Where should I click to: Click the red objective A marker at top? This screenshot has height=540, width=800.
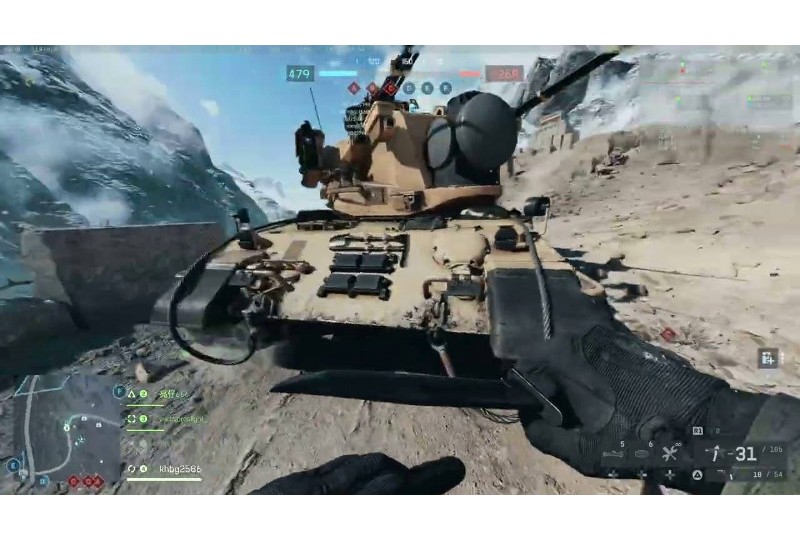click(x=354, y=88)
